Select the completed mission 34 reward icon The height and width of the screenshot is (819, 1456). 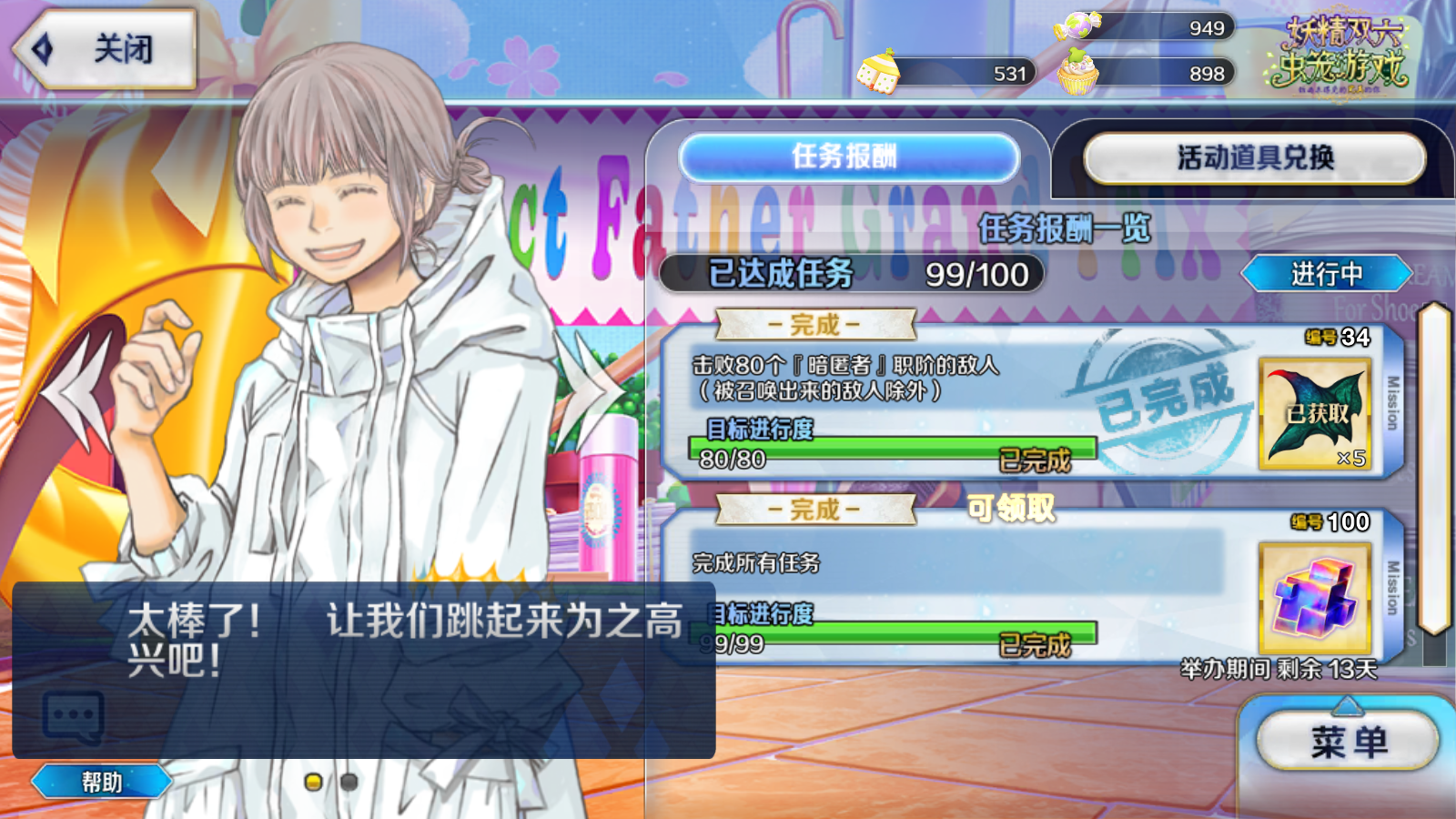(1314, 414)
